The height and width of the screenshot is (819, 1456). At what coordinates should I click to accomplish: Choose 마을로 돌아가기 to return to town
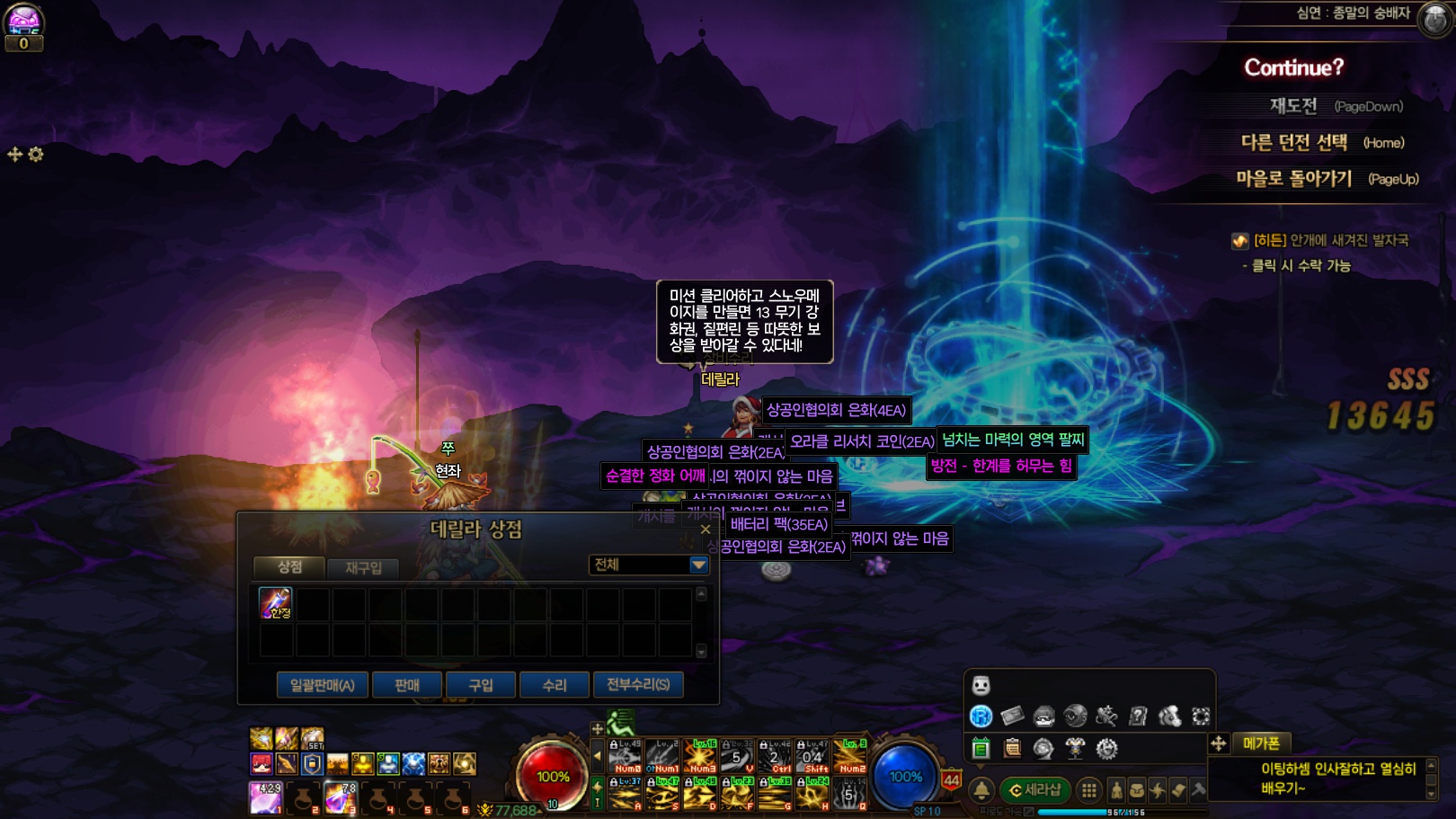(x=1293, y=179)
